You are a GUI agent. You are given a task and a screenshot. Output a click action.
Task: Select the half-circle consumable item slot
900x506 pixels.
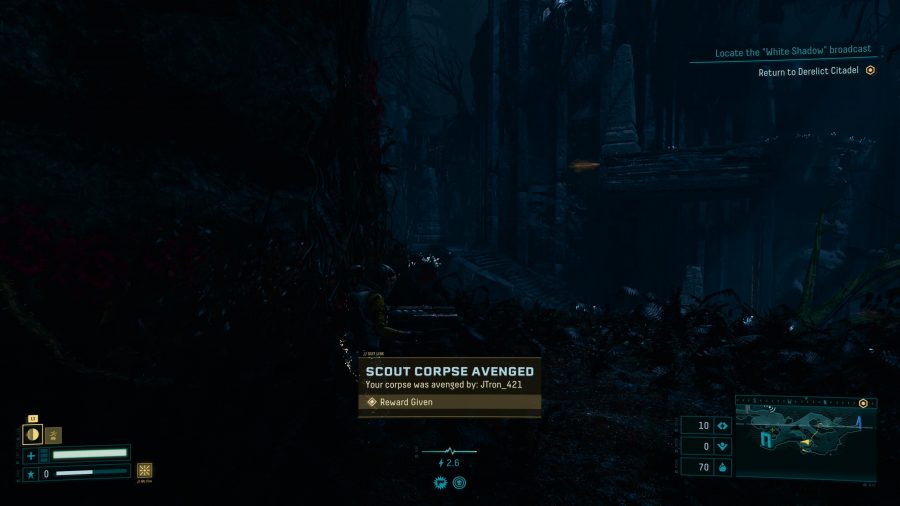point(32,434)
